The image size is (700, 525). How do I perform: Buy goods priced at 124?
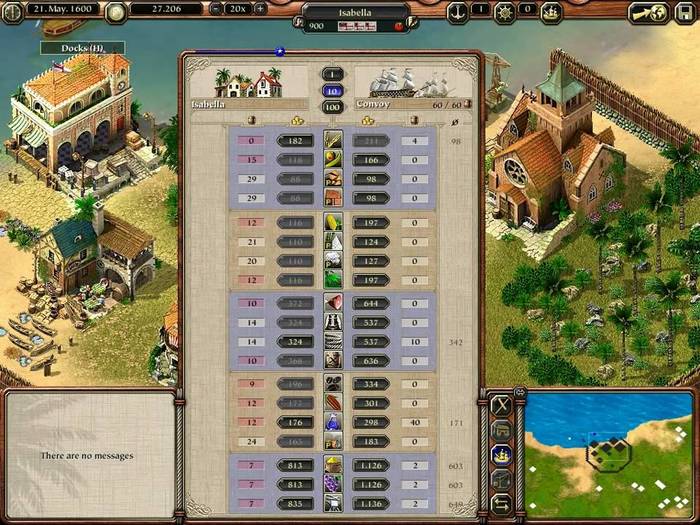371,241
